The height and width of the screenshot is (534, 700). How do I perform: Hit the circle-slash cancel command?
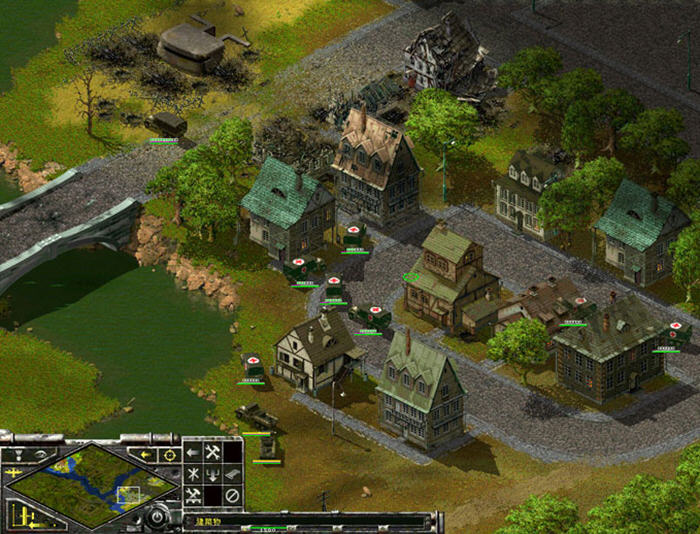click(x=232, y=496)
